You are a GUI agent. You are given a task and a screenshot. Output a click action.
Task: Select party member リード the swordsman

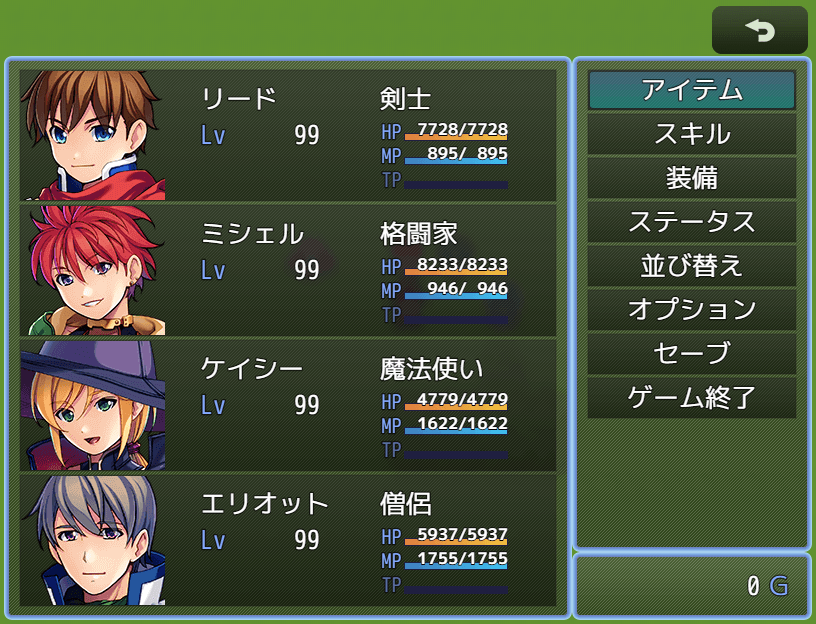coord(288,135)
